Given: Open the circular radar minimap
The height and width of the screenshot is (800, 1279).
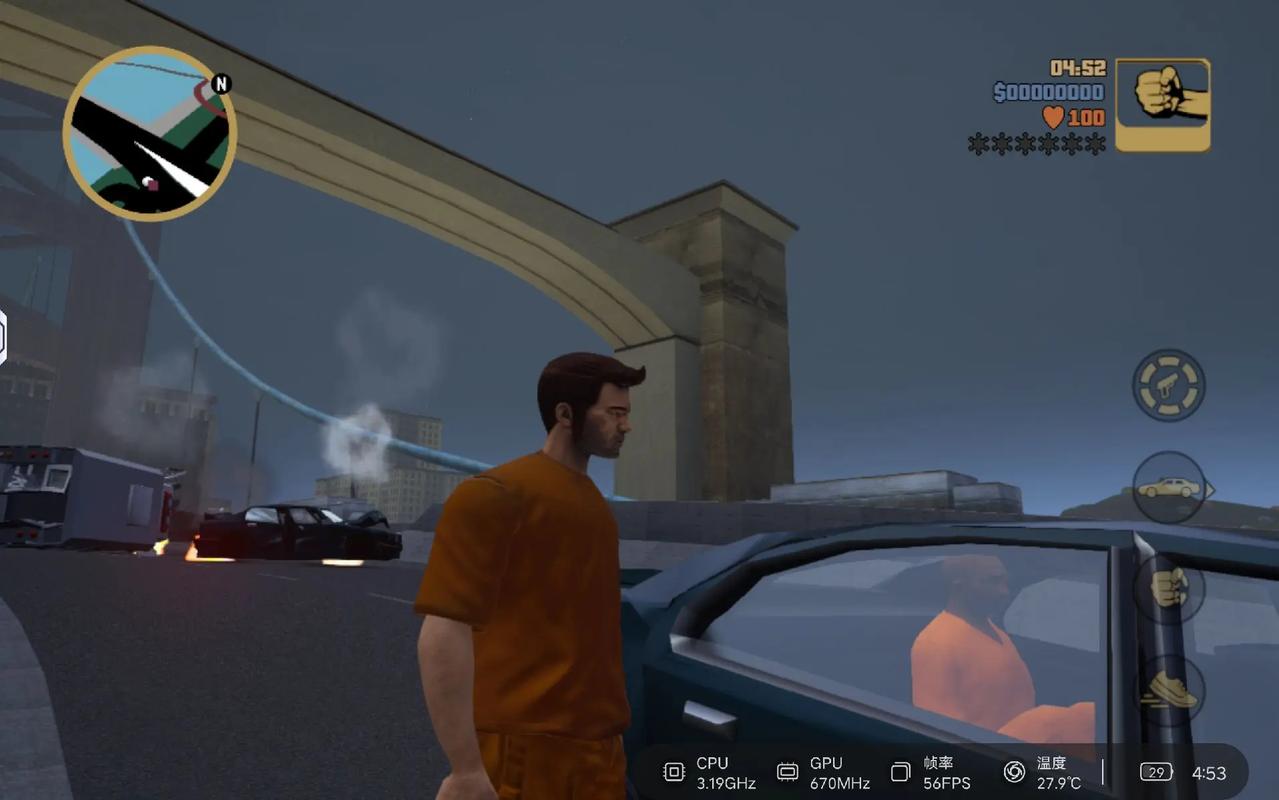Looking at the screenshot, I should 150,133.
